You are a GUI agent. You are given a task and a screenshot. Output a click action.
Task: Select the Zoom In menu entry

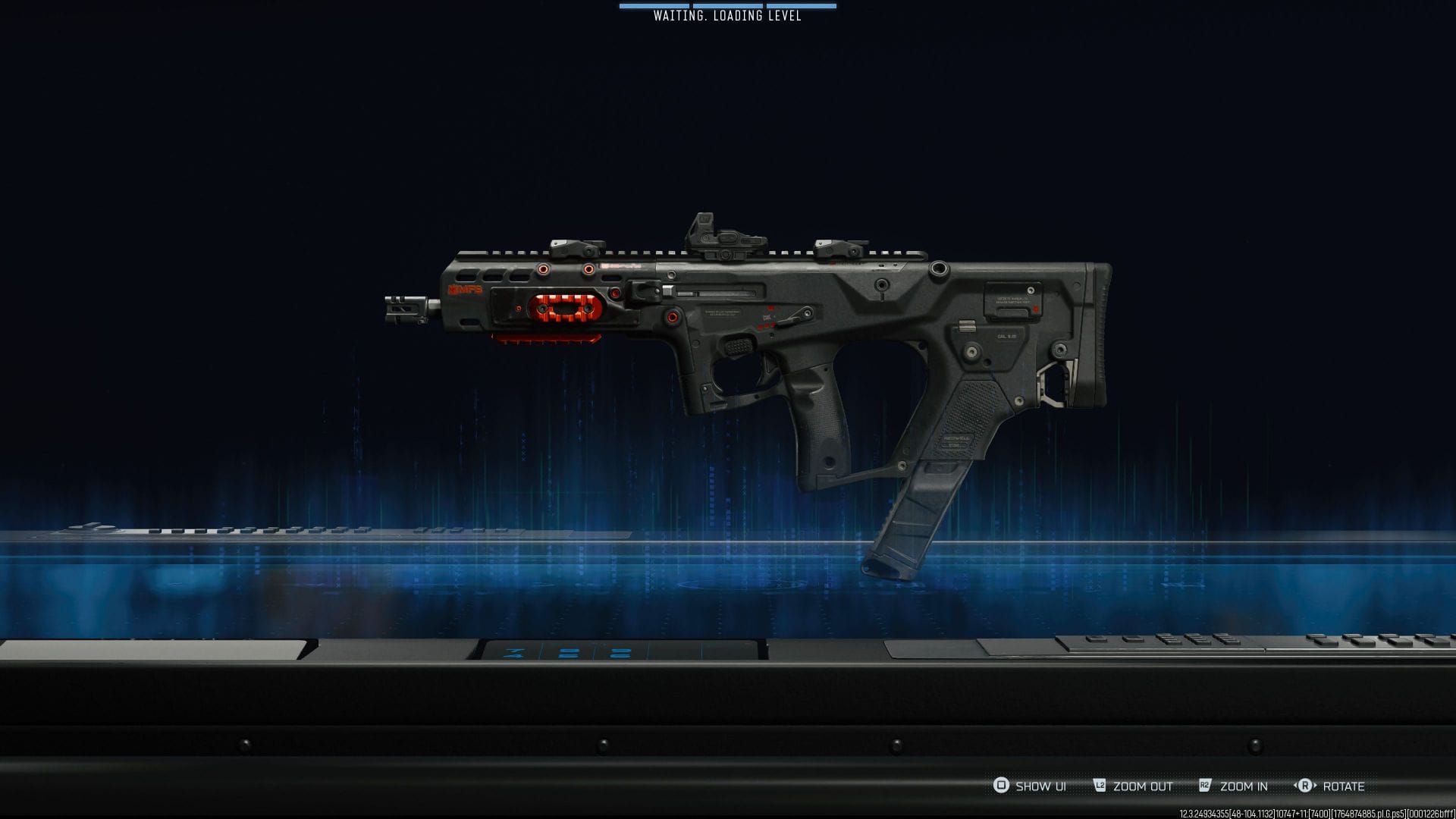pyautogui.click(x=1244, y=787)
